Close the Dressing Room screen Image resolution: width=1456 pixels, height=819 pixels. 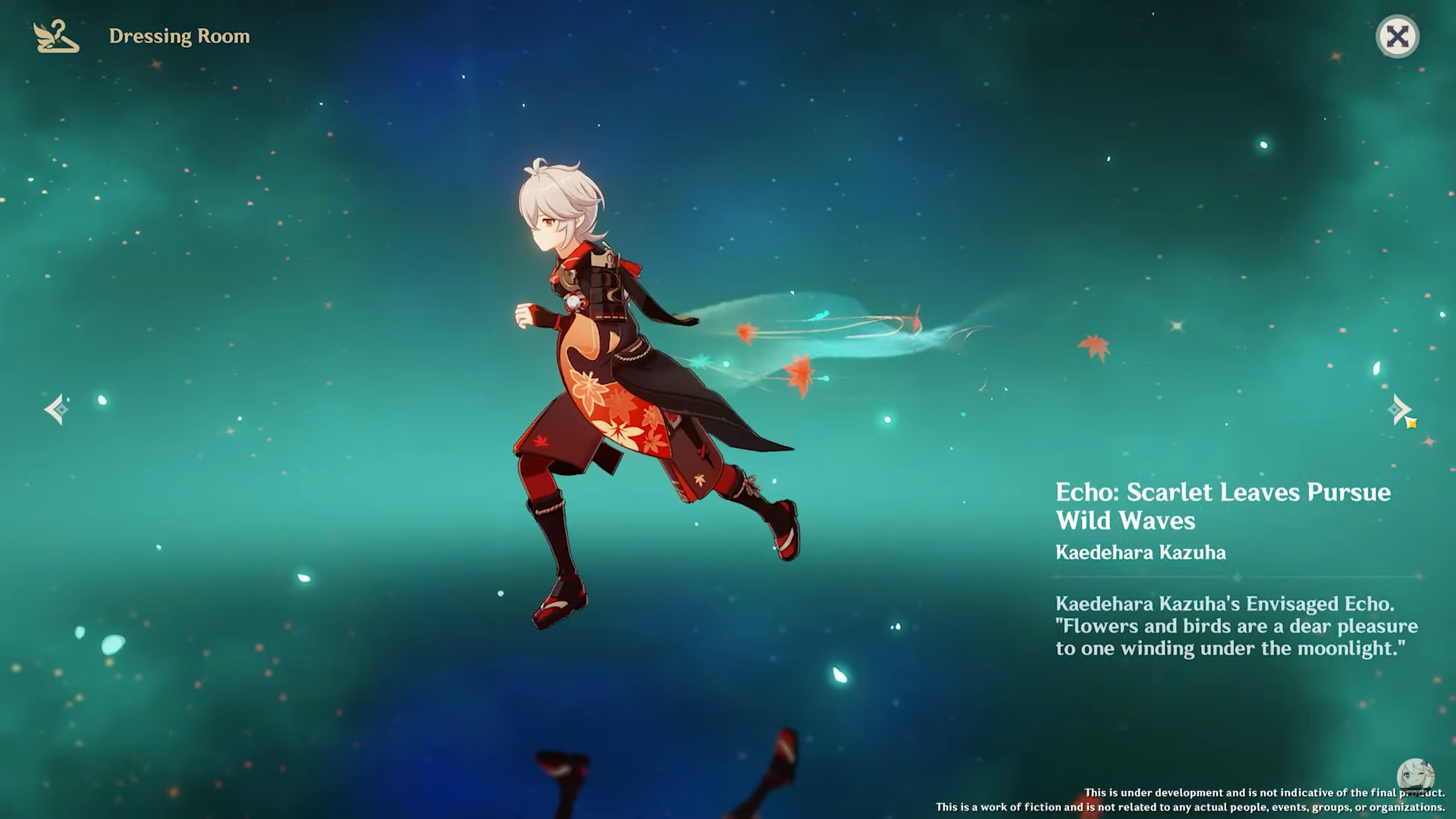1397,36
